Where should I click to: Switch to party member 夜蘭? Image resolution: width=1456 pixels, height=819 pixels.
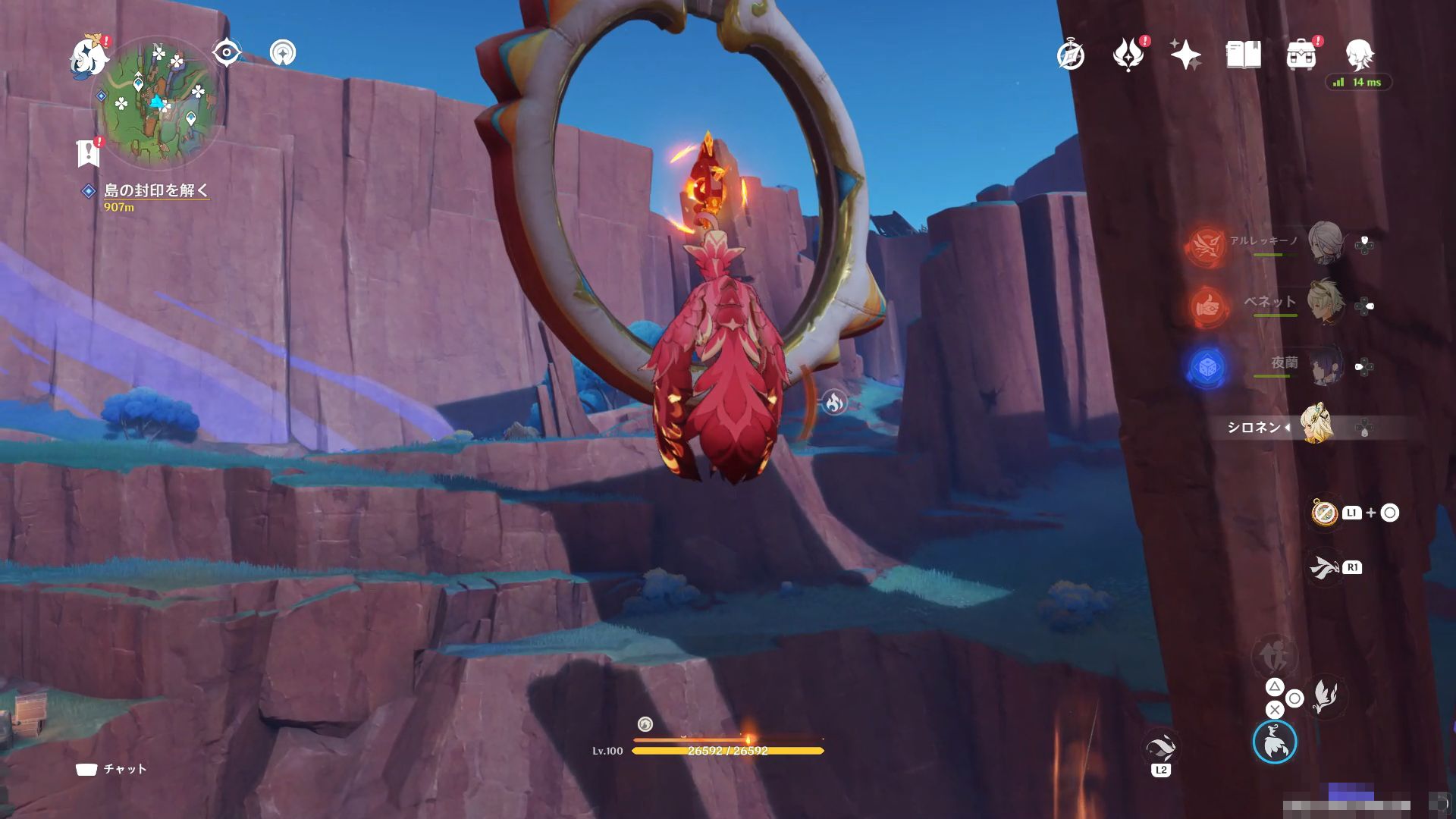1324,365
